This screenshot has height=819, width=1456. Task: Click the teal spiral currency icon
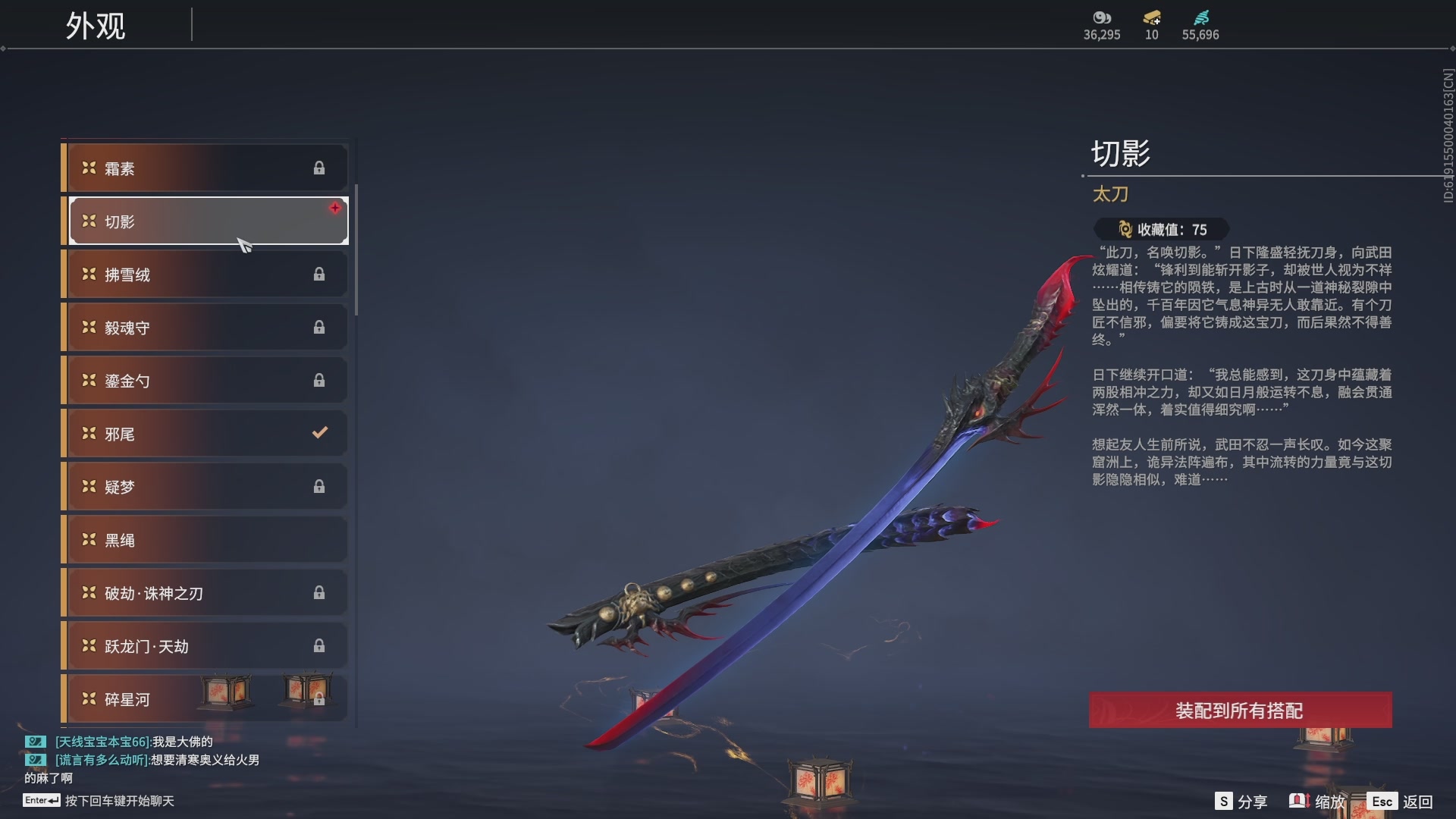coord(1202,17)
